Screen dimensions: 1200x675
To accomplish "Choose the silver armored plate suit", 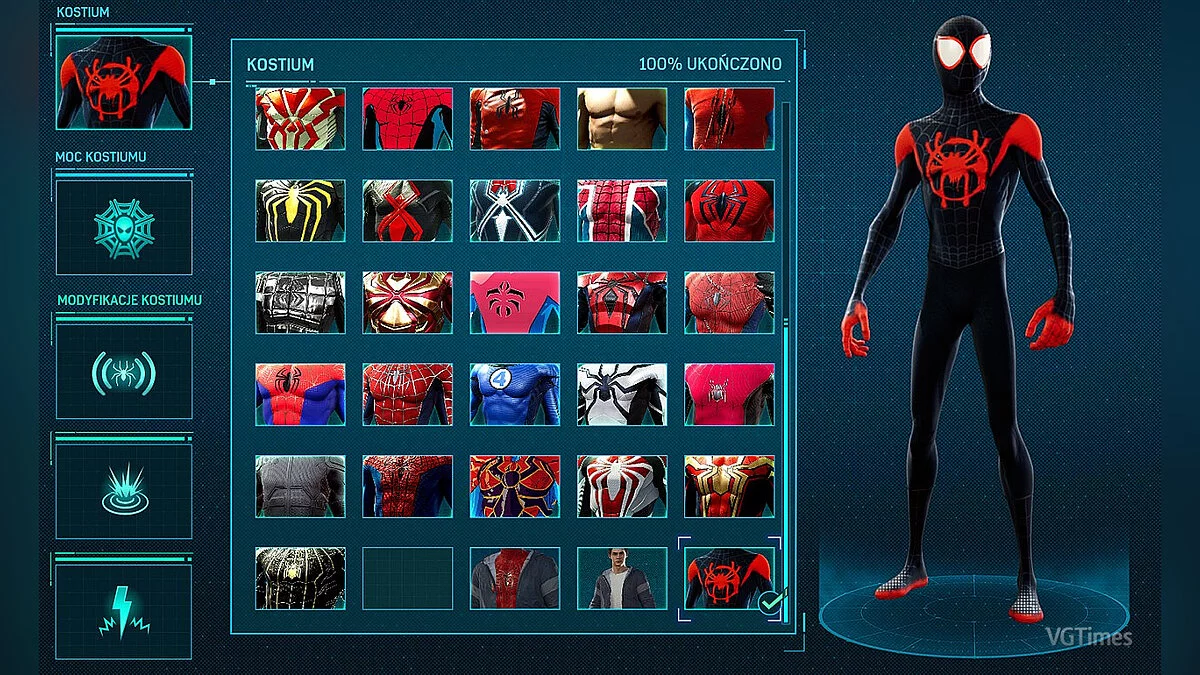I will tap(300, 302).
